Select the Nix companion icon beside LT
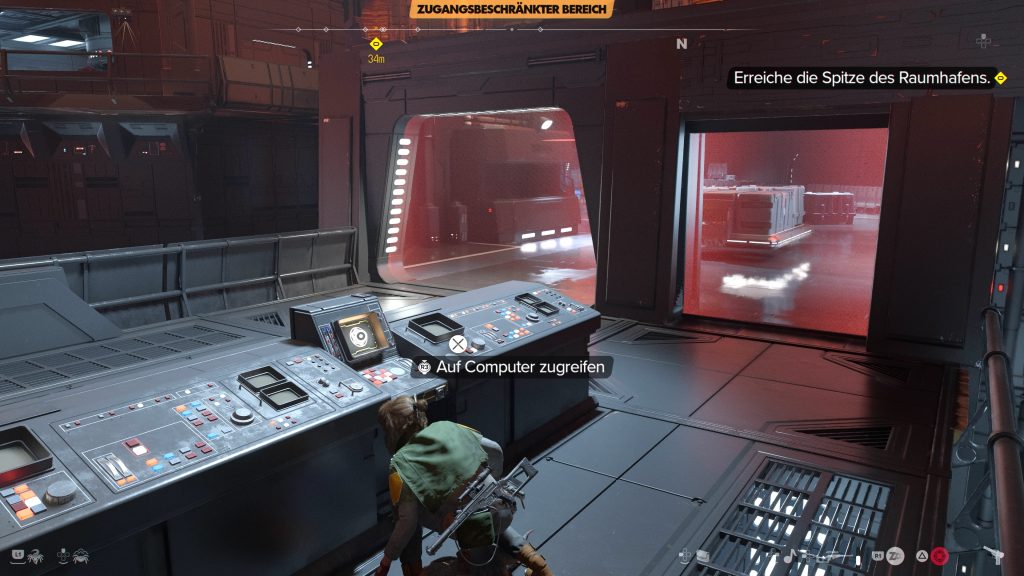The image size is (1024, 576). (36, 553)
